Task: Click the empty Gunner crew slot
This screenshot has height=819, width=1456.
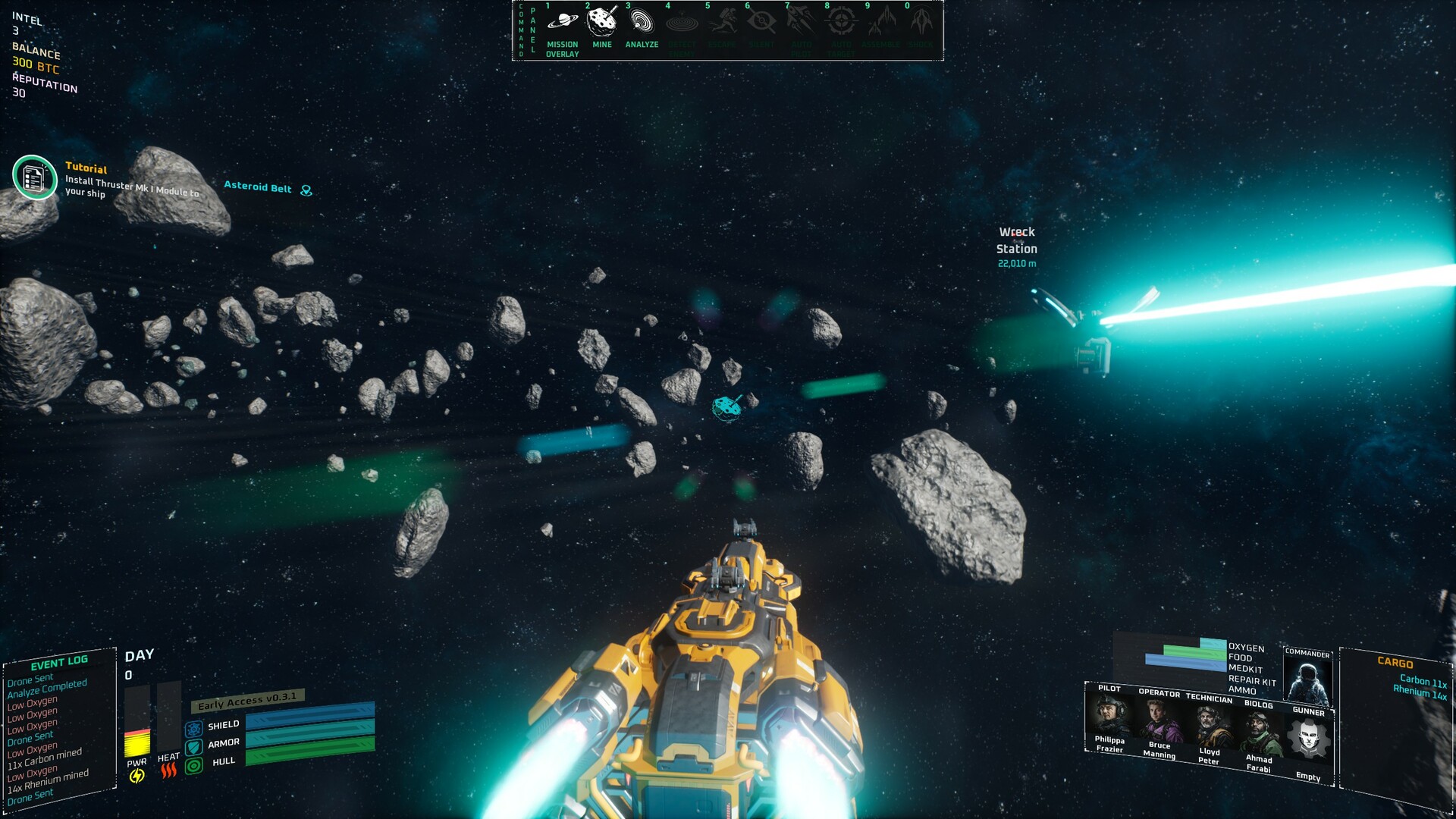Action: (x=1309, y=739)
